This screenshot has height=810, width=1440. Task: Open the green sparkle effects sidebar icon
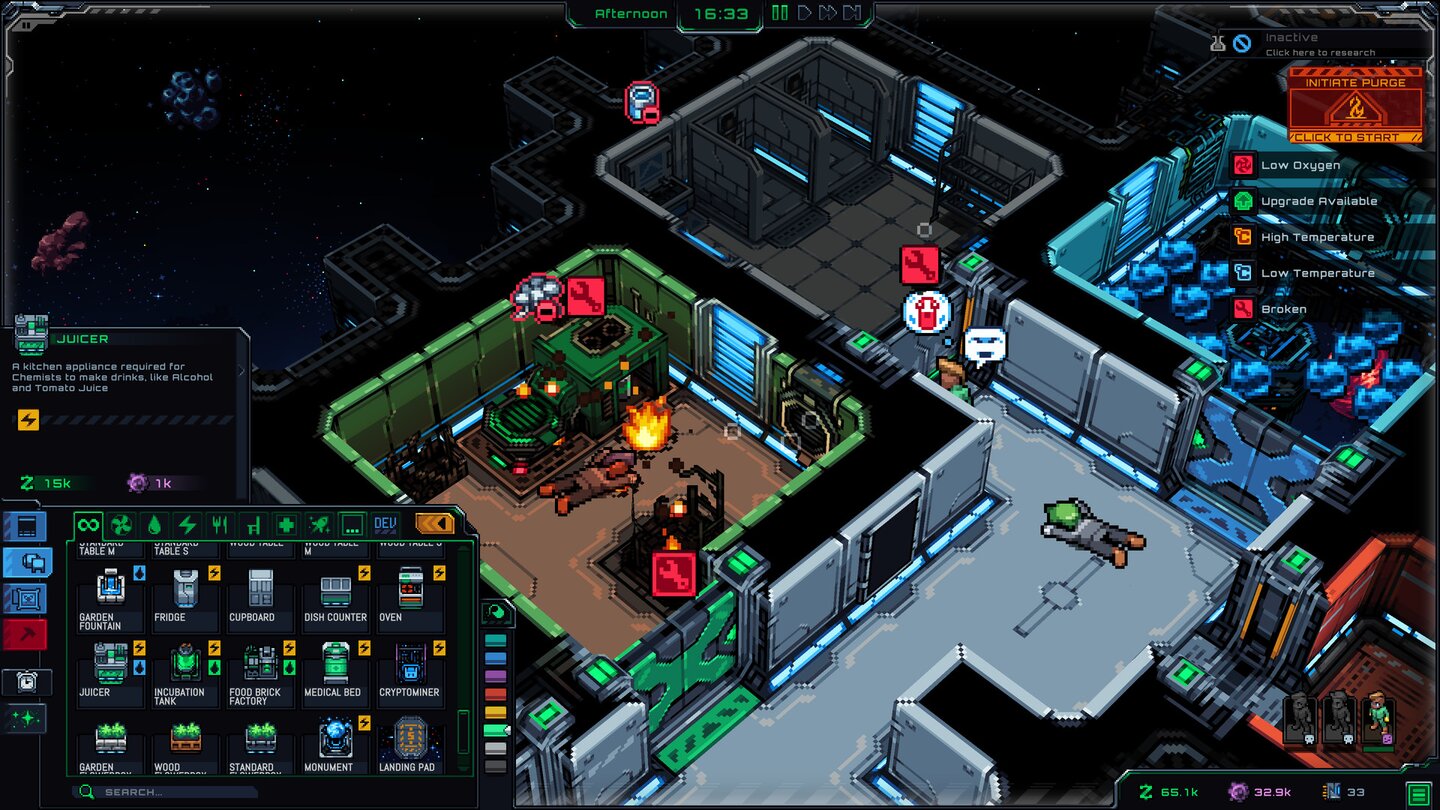tap(25, 718)
